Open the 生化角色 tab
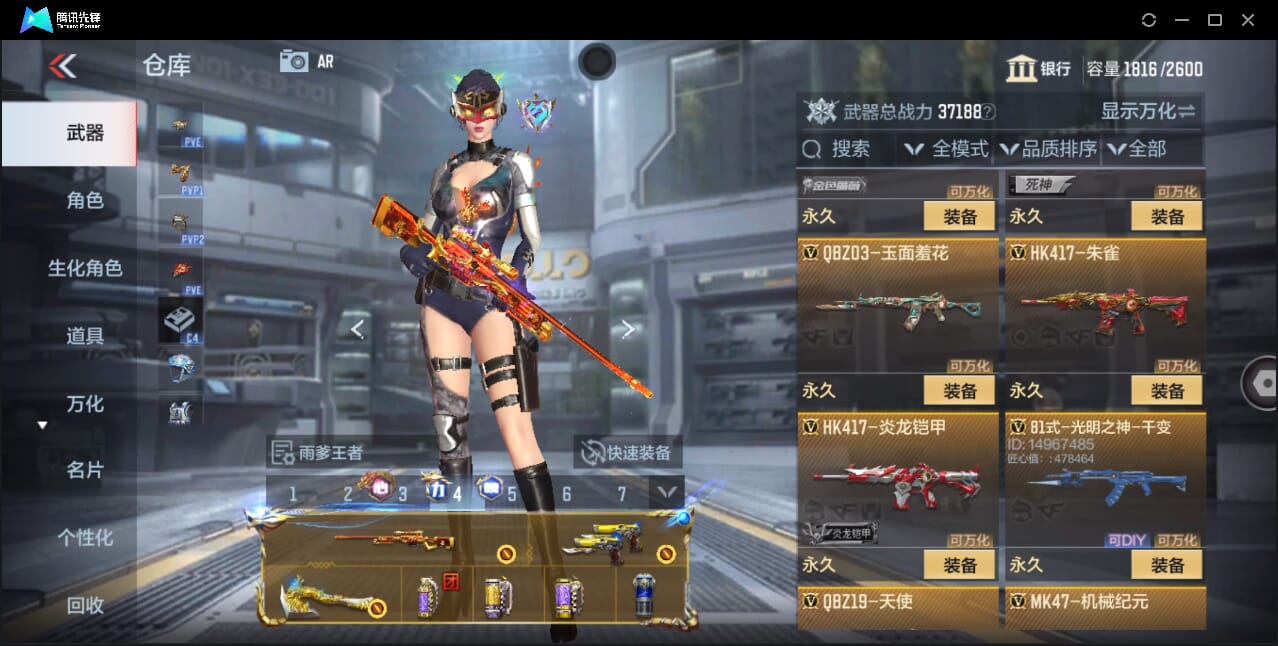Viewport: 1278px width, 646px height. (x=85, y=268)
